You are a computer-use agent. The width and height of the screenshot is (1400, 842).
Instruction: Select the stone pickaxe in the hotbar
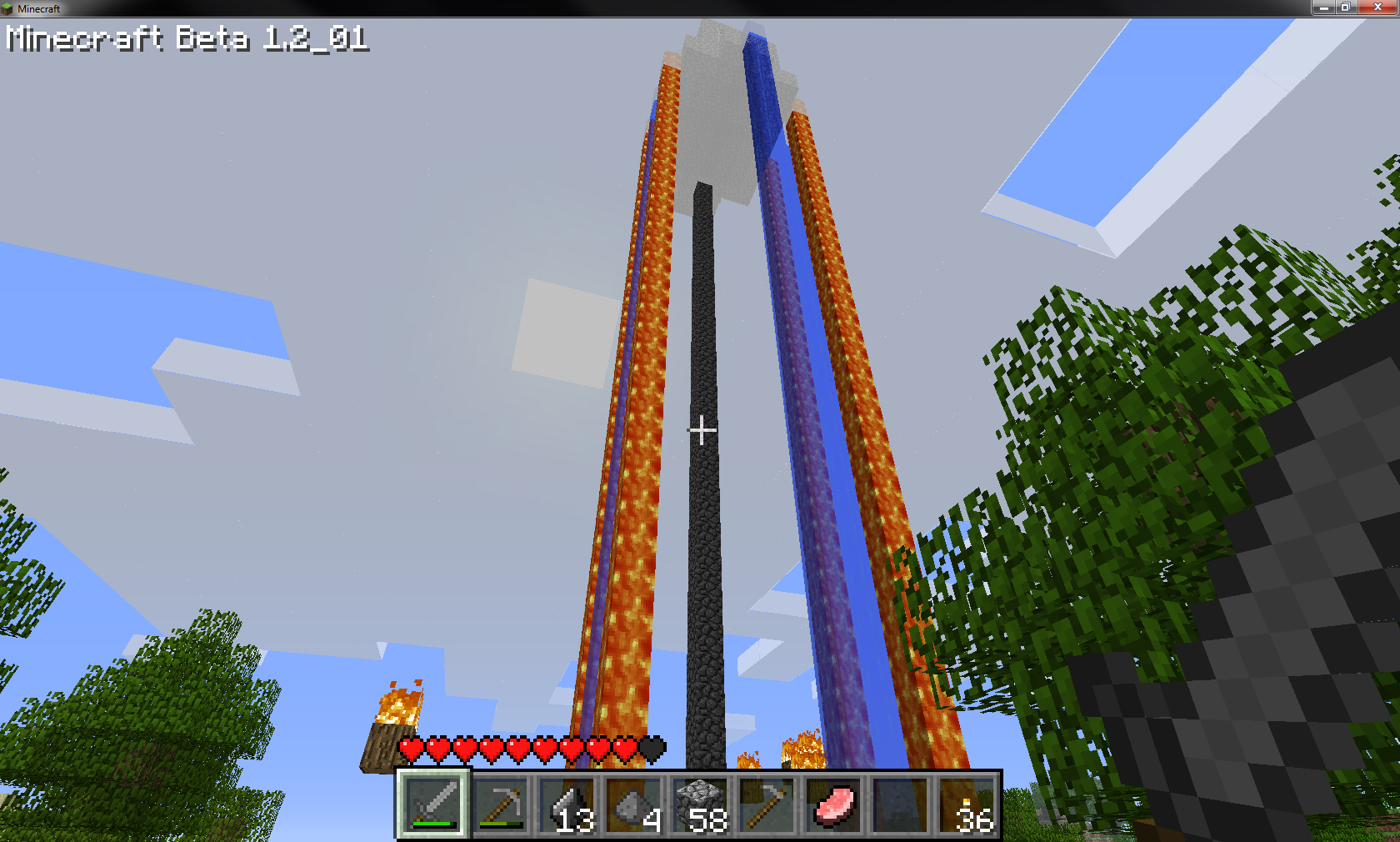click(499, 802)
